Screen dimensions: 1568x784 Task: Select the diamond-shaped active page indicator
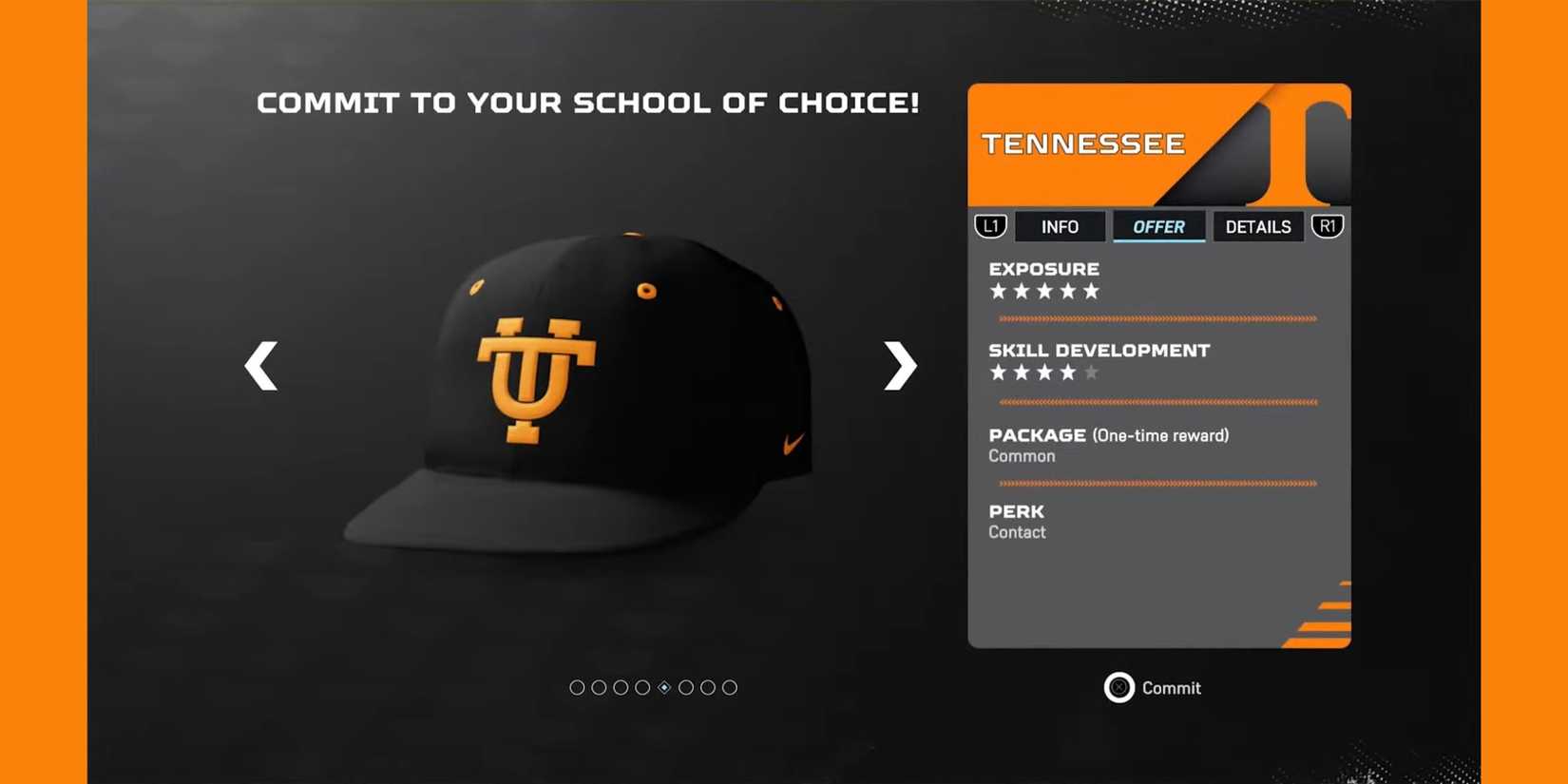pyautogui.click(x=663, y=687)
